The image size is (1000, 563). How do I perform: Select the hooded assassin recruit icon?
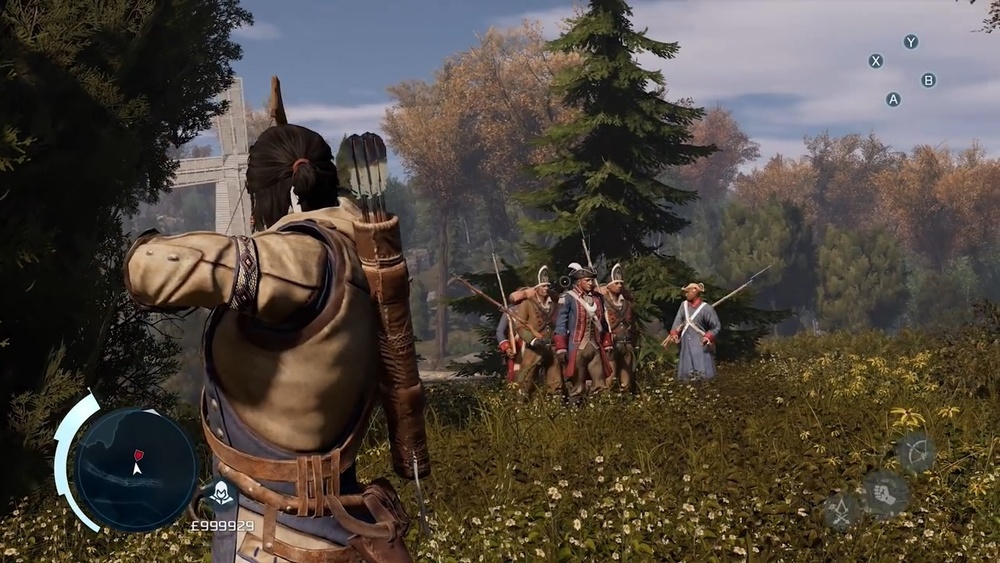(220, 494)
